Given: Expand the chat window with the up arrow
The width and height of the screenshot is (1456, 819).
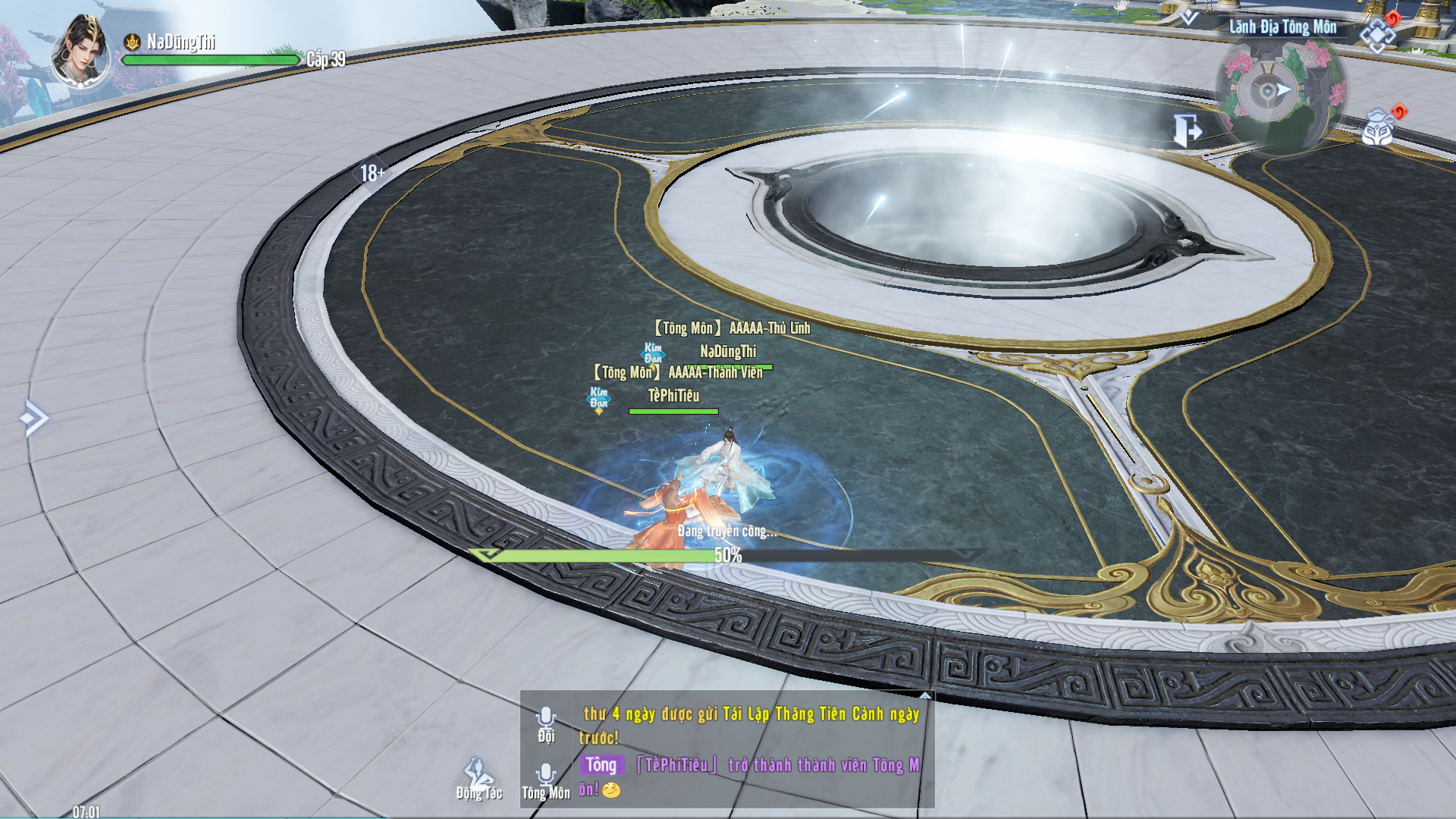Looking at the screenshot, I should click(925, 695).
